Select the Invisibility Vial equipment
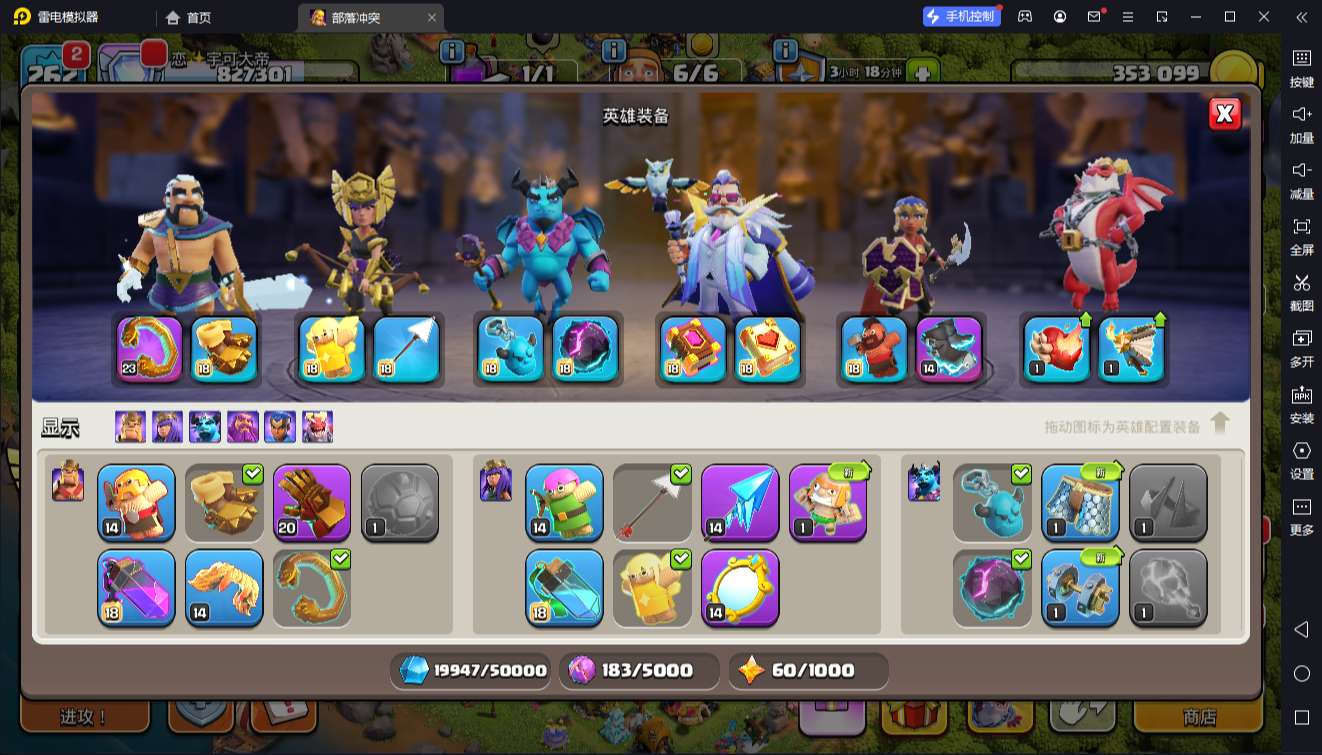 point(564,587)
